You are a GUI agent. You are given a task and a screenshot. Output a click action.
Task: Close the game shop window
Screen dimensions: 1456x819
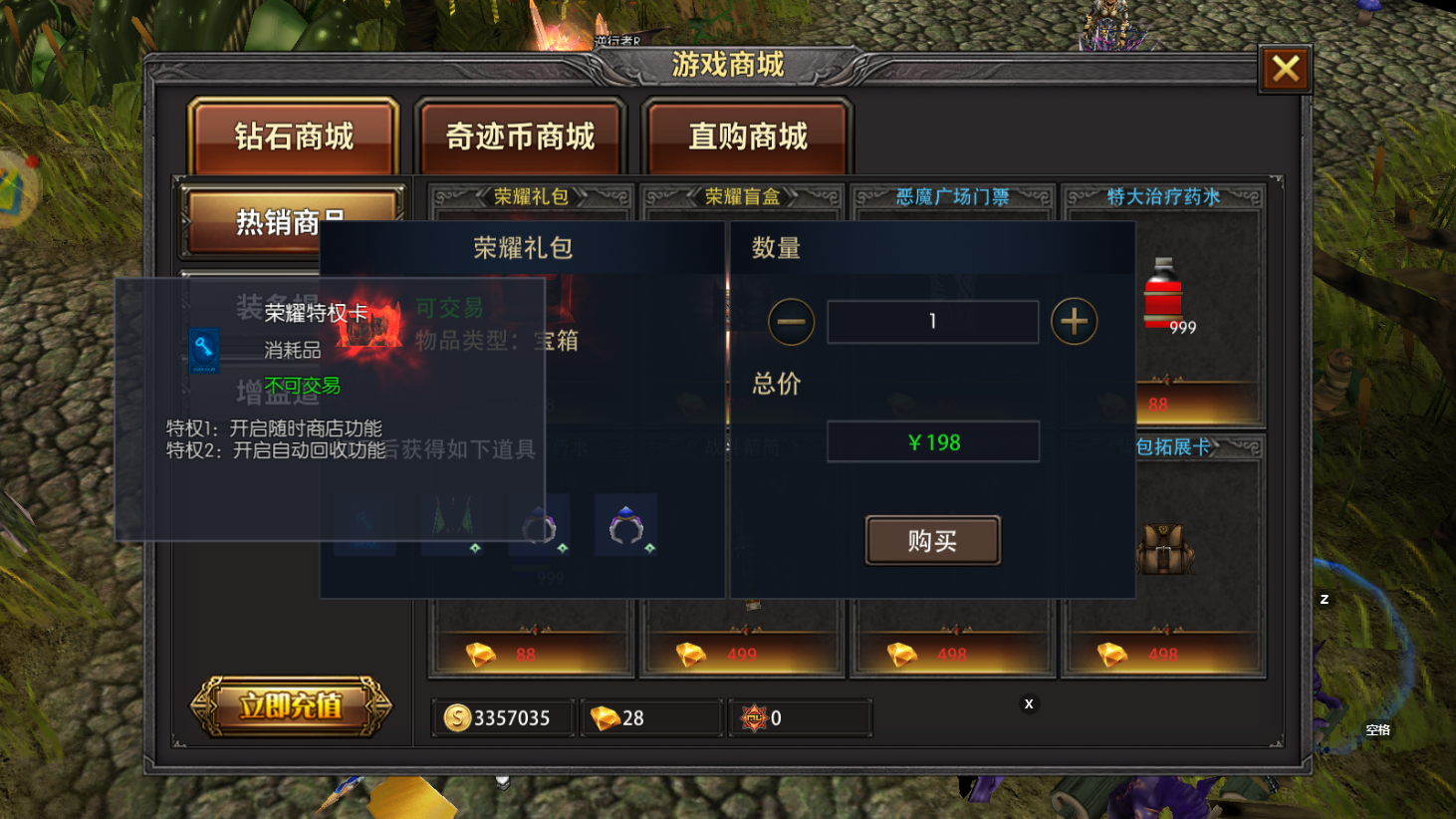[1285, 69]
